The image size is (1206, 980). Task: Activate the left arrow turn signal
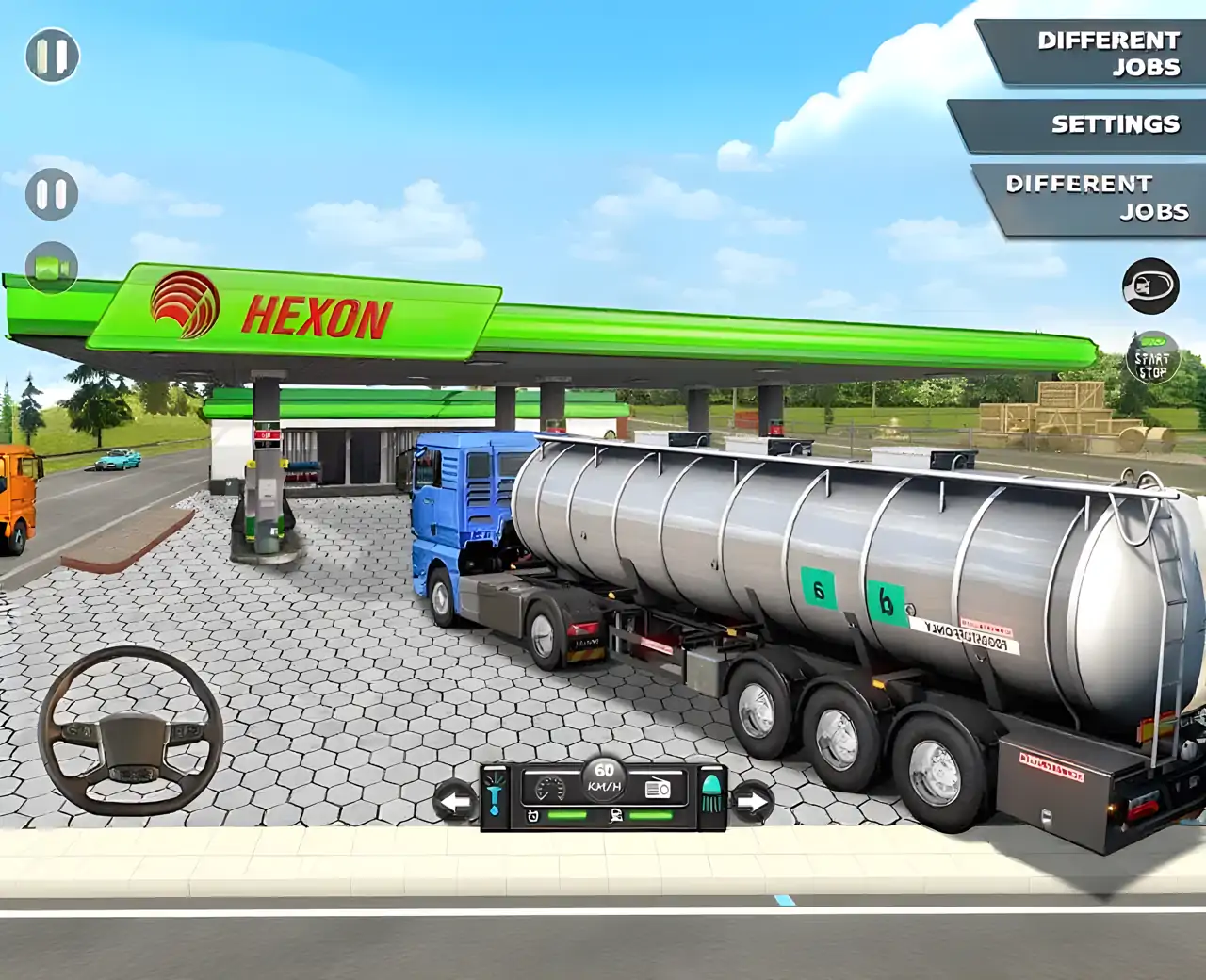(456, 802)
